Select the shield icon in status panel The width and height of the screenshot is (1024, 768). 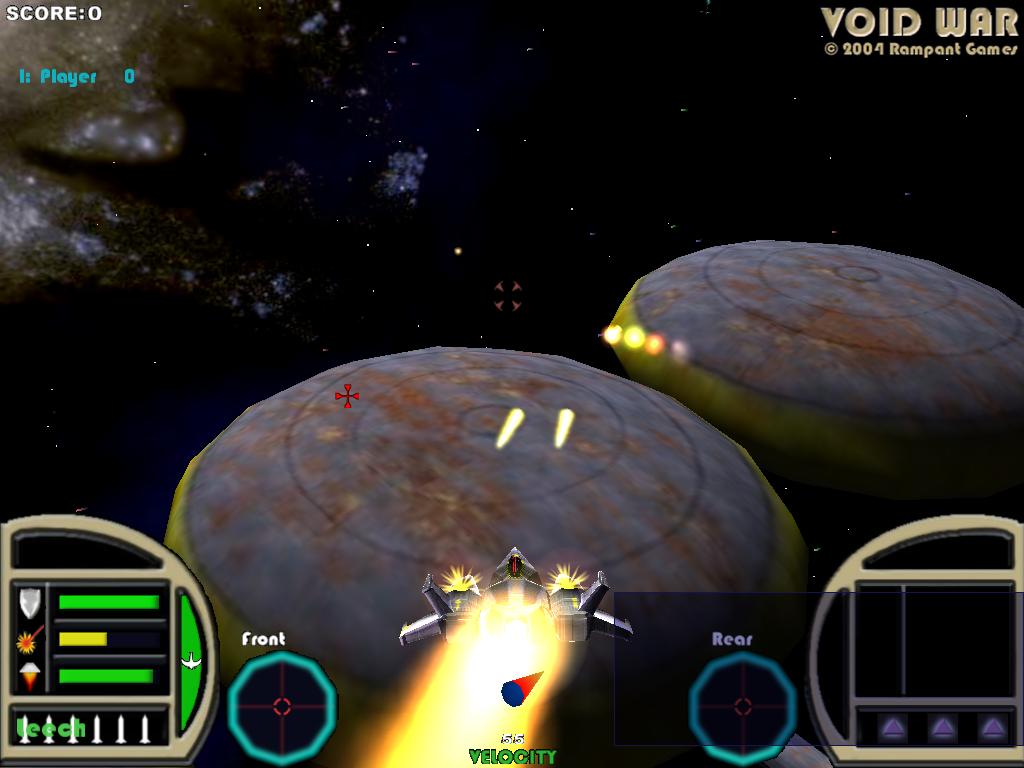[x=30, y=602]
